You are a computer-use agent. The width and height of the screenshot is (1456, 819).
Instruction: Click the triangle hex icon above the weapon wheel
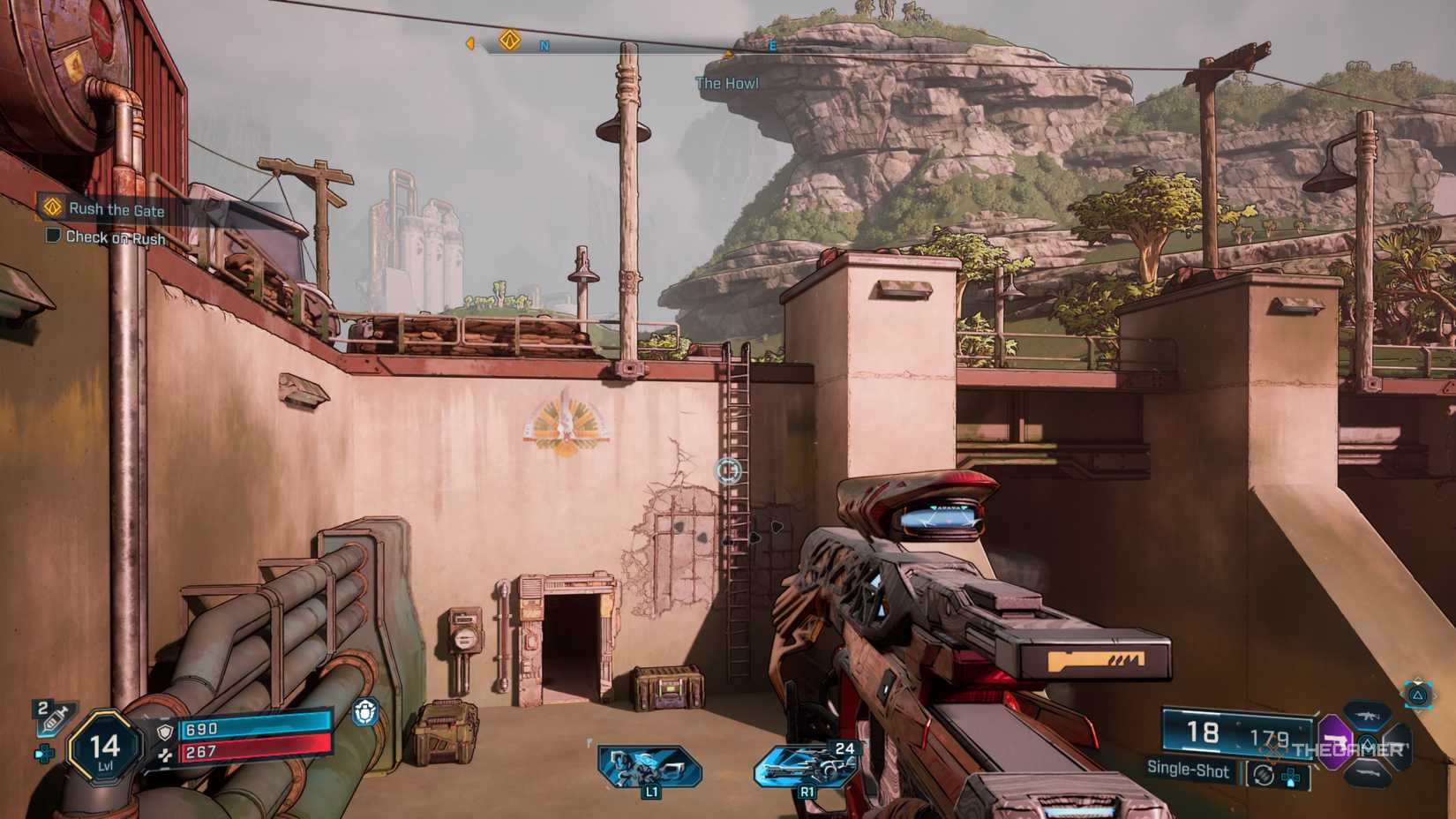[x=1418, y=695]
